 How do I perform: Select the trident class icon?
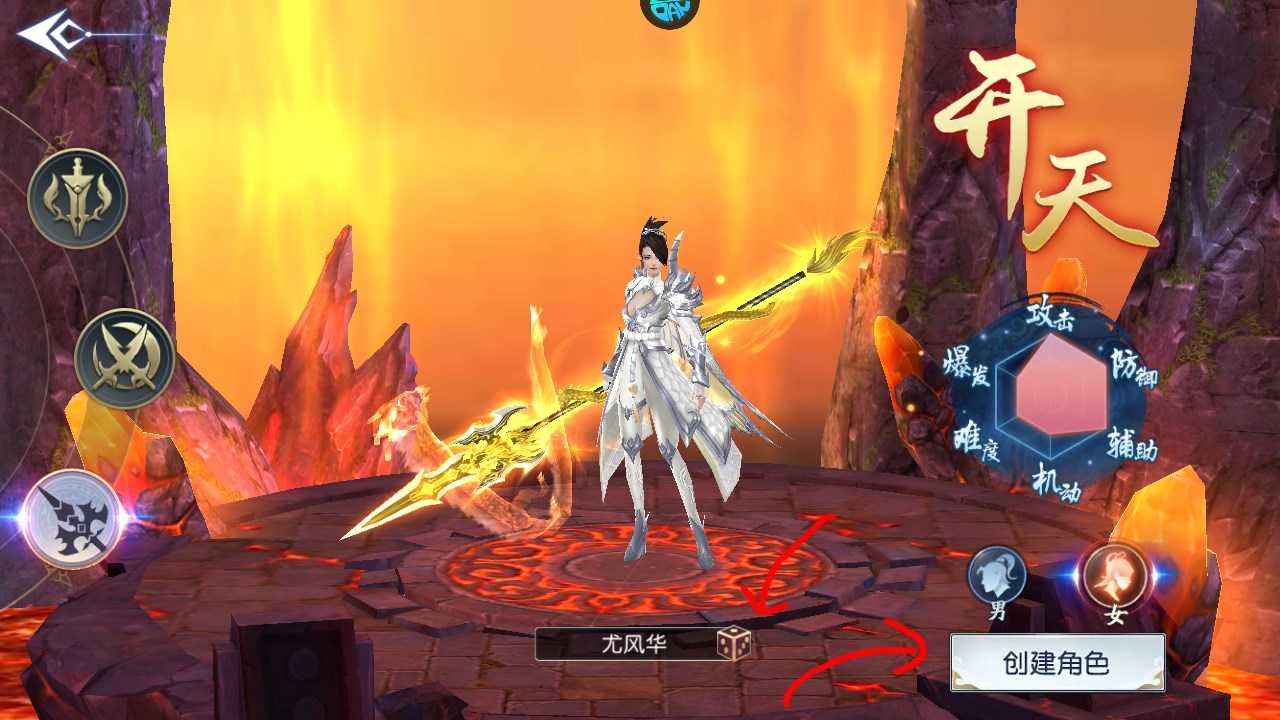click(77, 198)
